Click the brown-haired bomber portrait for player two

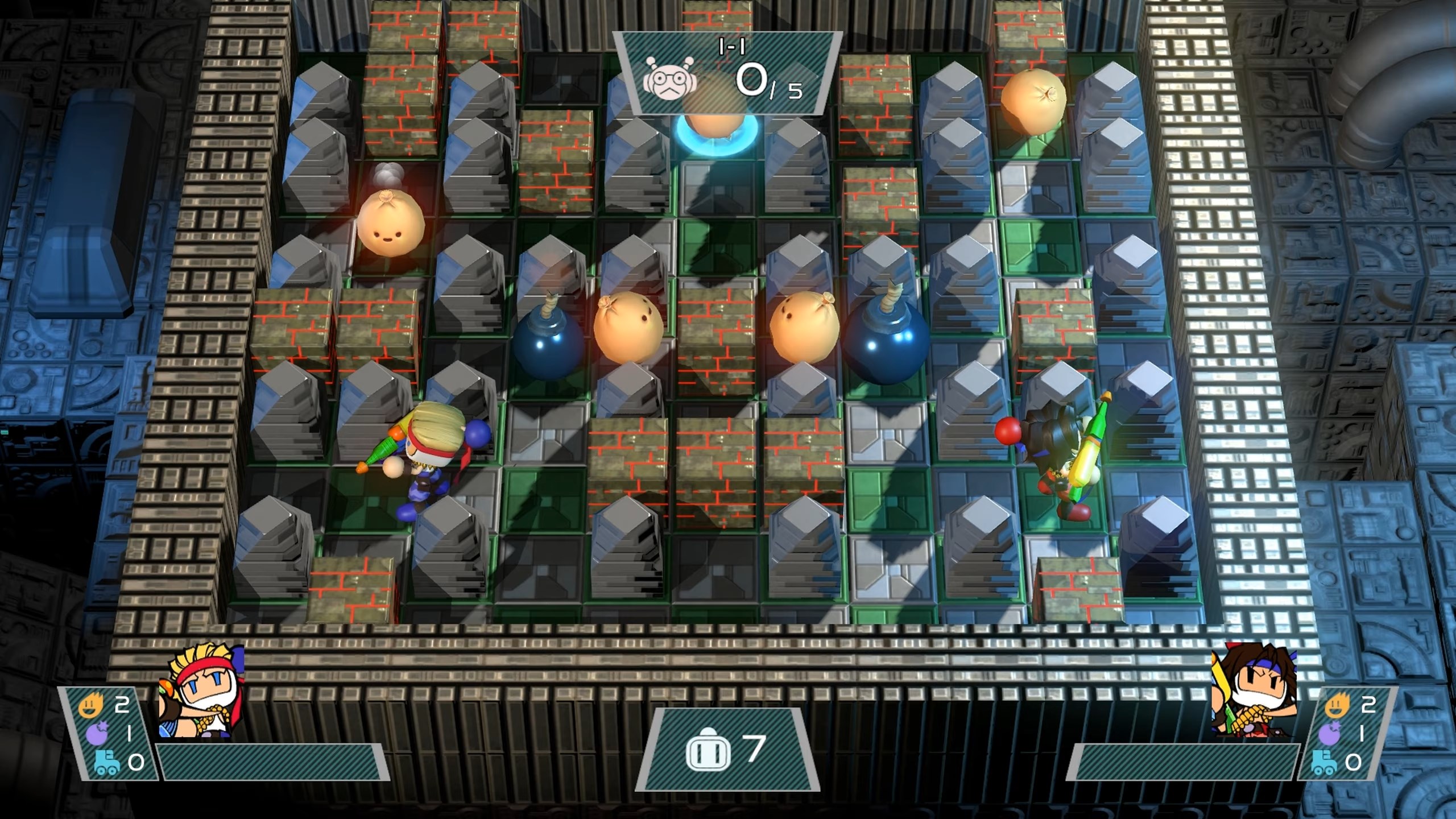[1256, 693]
